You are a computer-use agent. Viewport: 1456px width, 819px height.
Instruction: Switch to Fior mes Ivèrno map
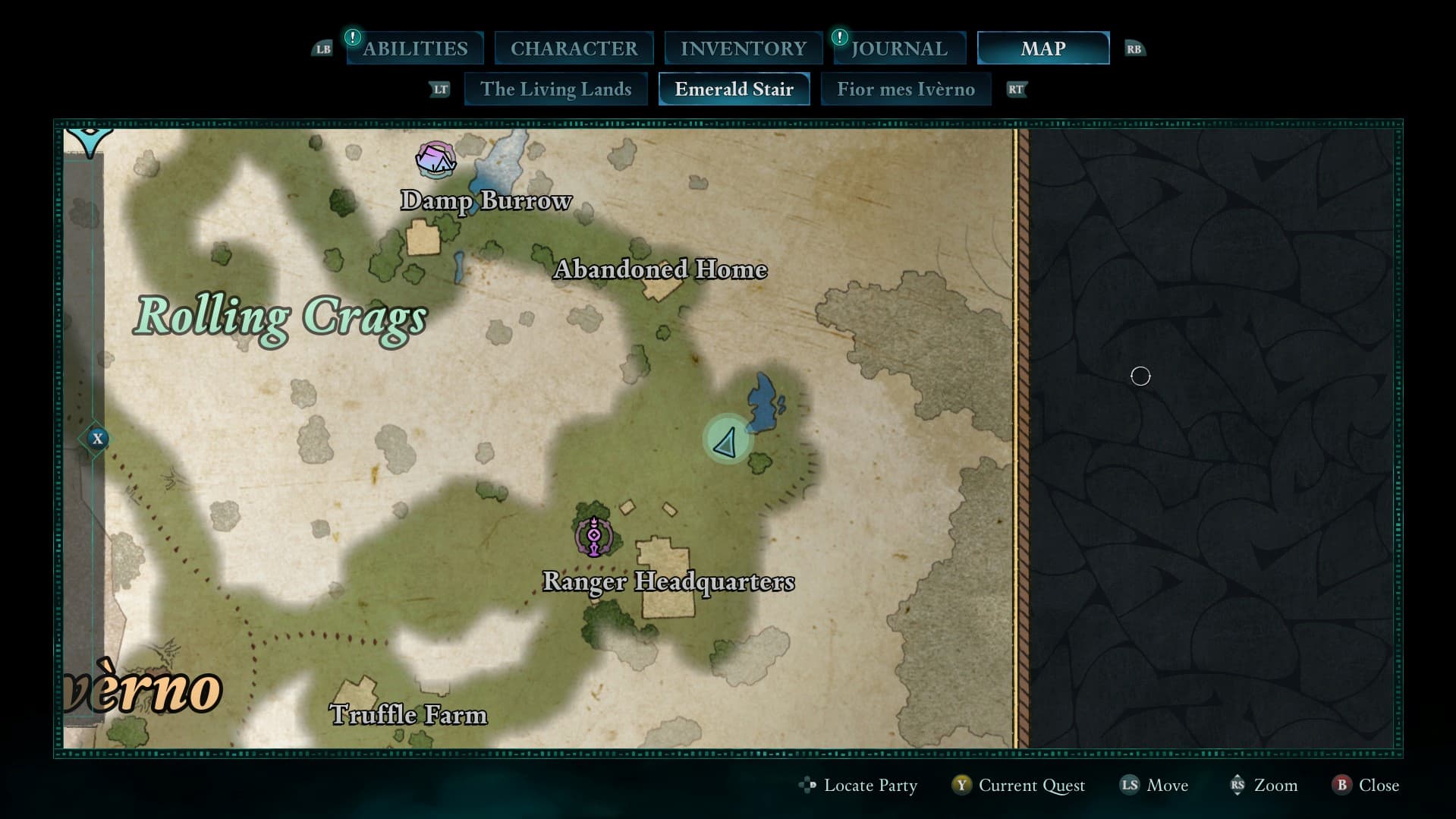point(905,90)
